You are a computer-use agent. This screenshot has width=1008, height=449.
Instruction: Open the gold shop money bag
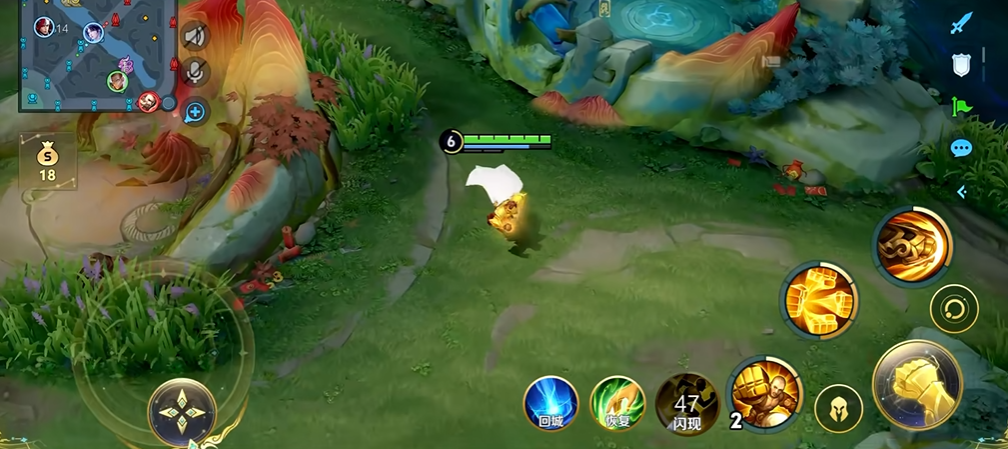(x=47, y=160)
